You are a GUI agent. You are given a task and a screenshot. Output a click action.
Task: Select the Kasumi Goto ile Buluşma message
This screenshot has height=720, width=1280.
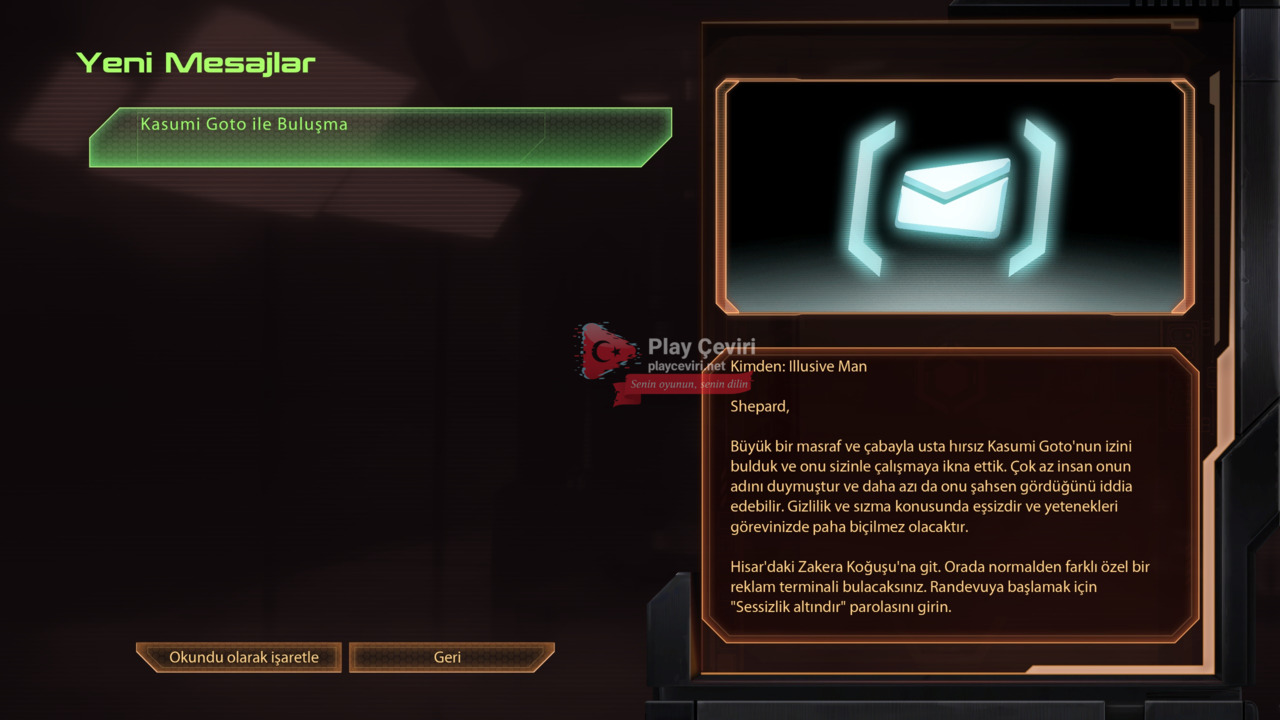(380, 137)
